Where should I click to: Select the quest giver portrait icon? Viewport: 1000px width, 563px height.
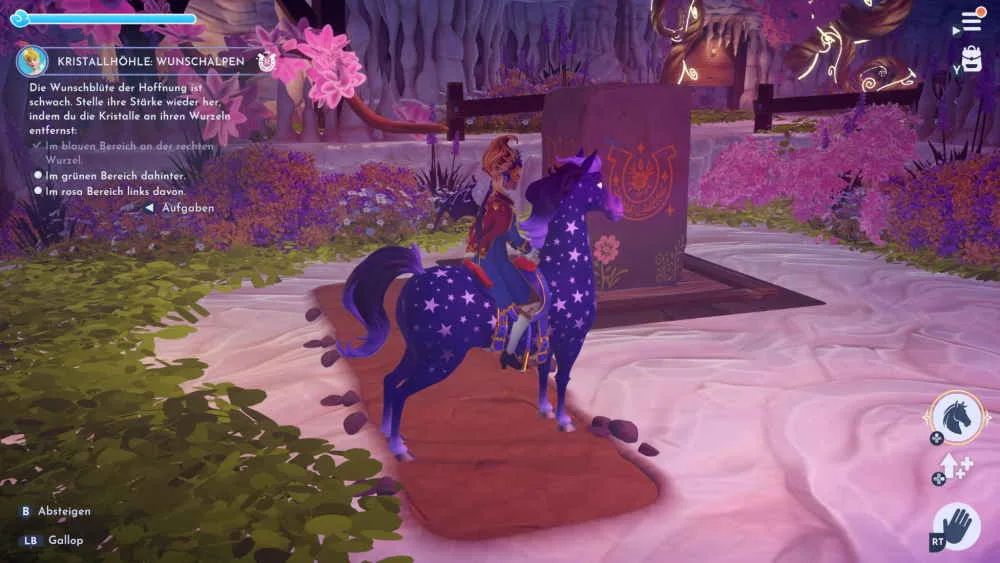[32, 61]
